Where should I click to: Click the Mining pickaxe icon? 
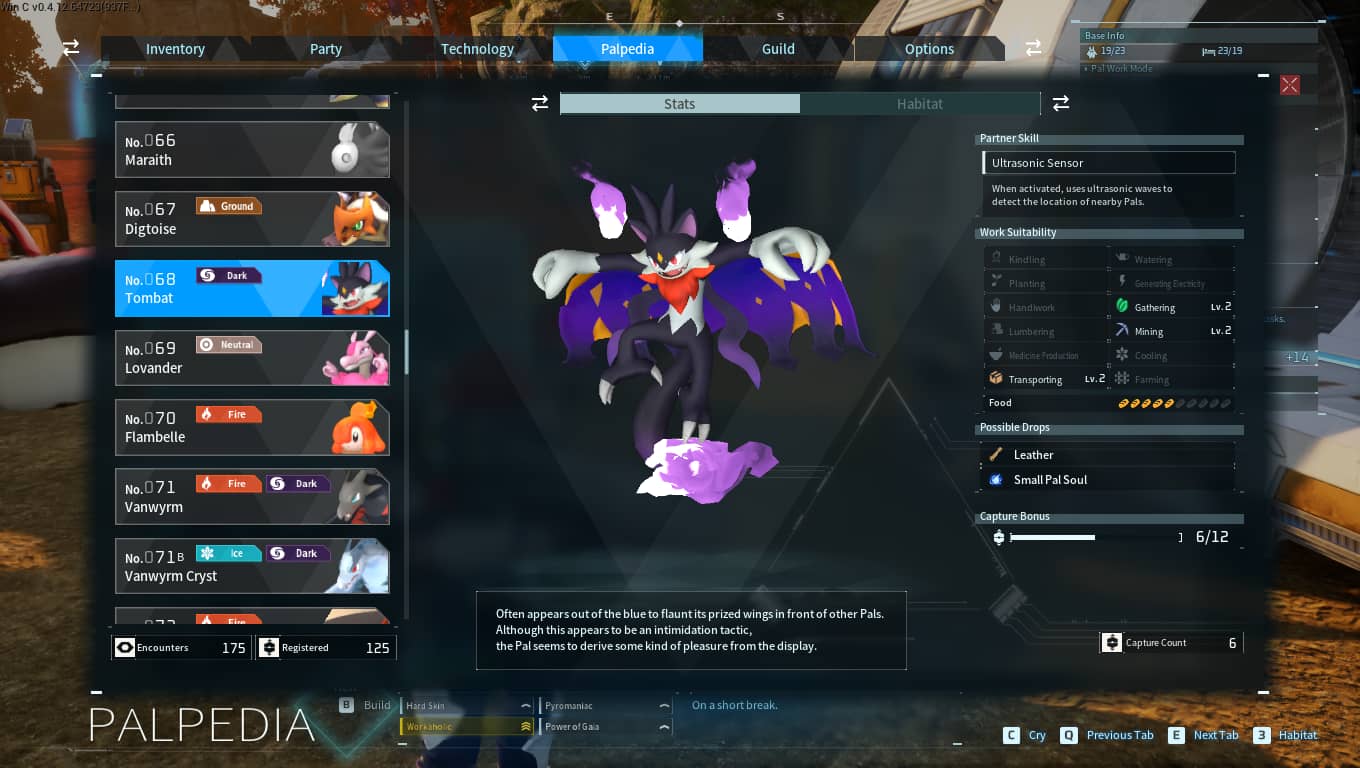pos(1121,331)
